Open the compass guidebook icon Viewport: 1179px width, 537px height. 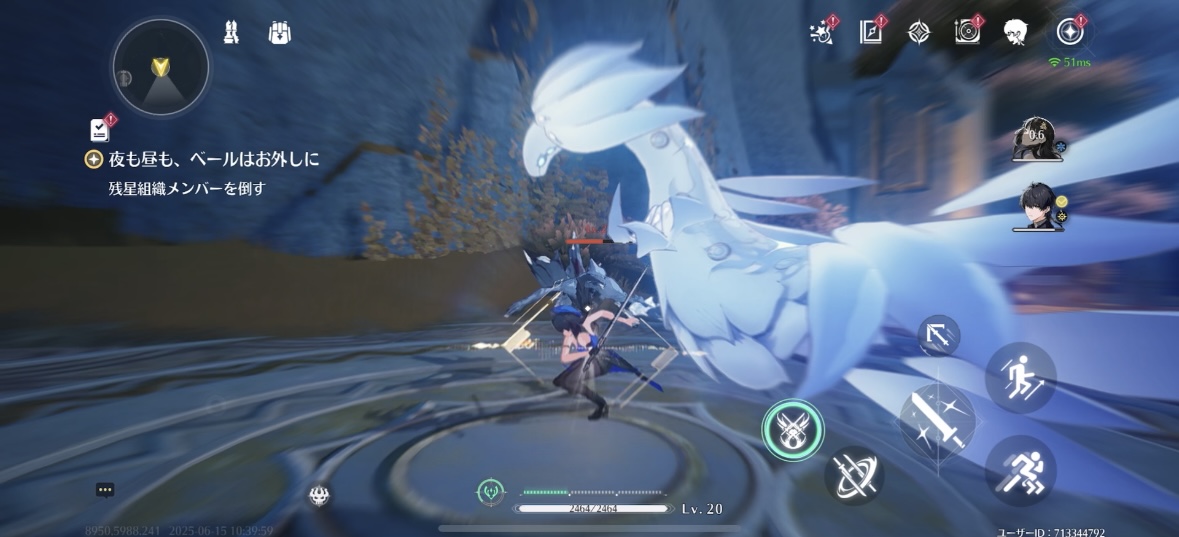pos(870,32)
